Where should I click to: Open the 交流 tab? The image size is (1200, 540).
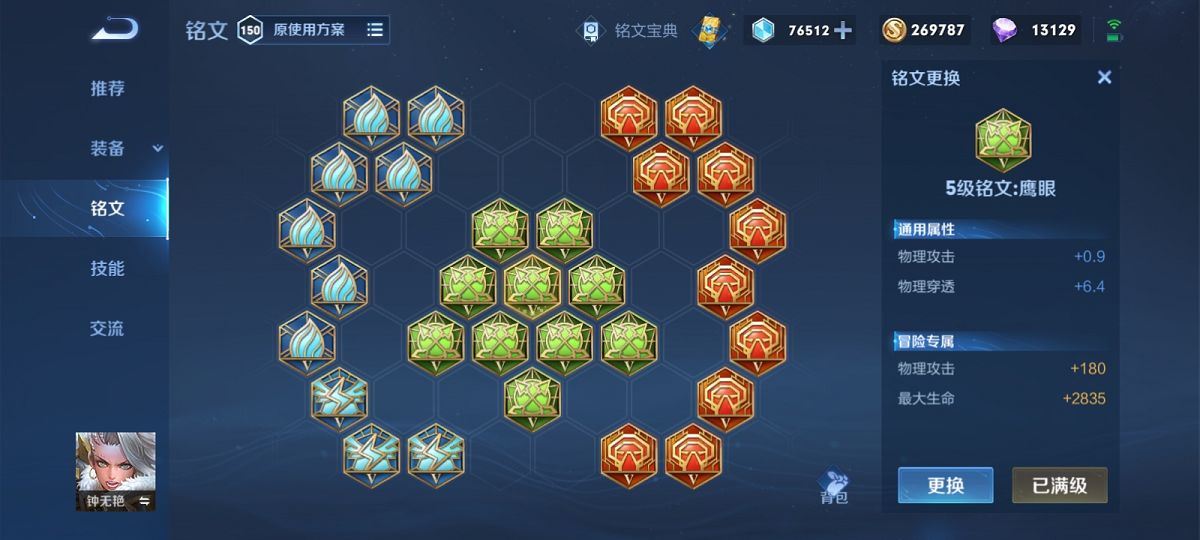tap(108, 329)
